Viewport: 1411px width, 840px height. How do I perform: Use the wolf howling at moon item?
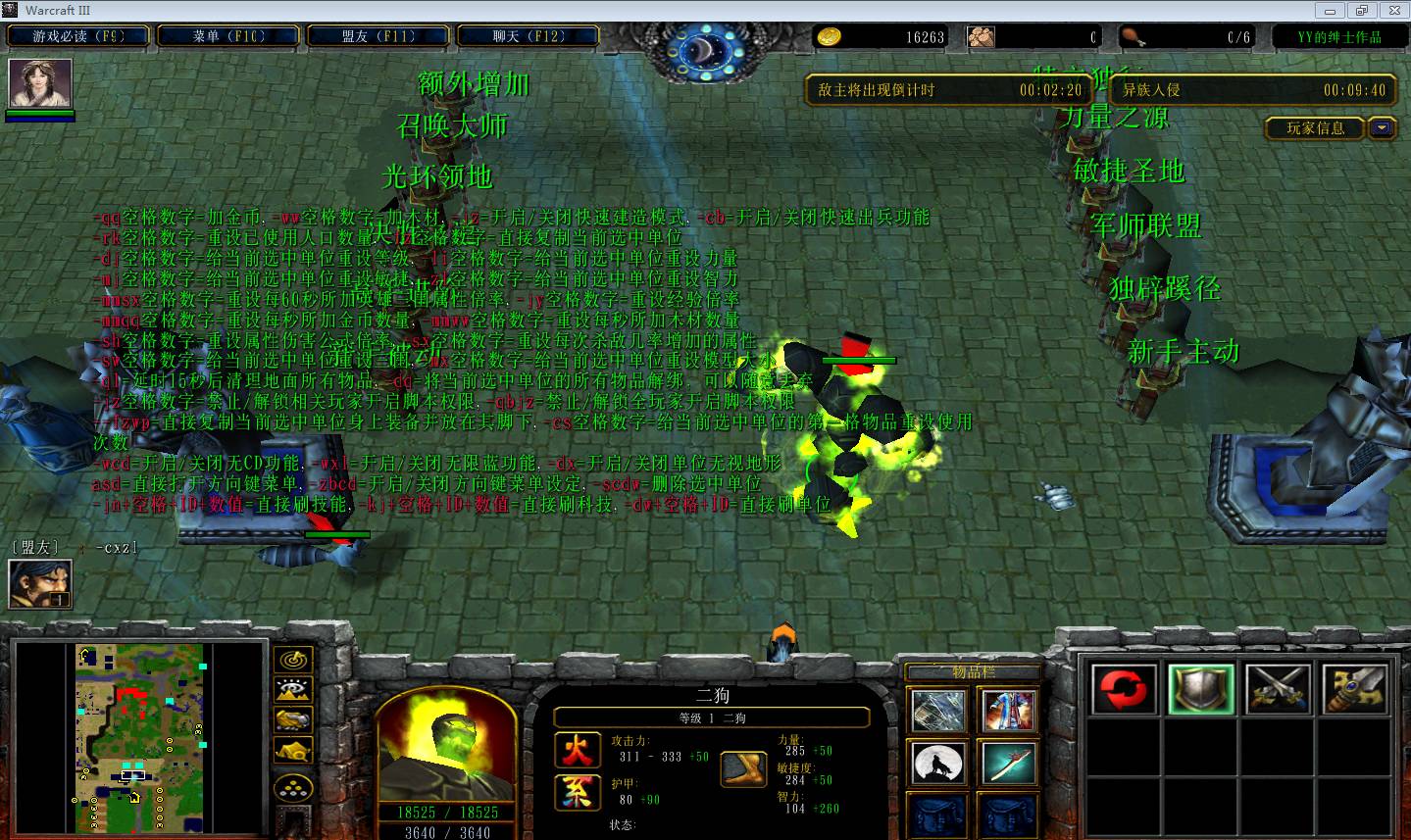938,764
